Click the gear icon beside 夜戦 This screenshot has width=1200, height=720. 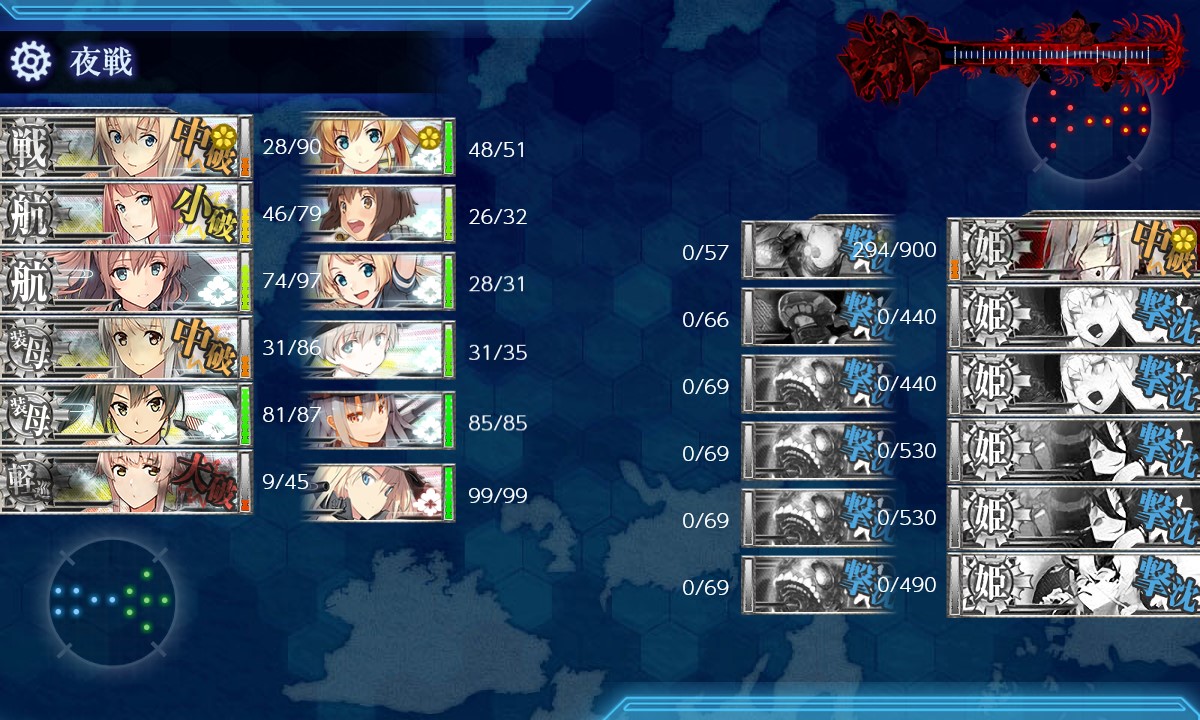pos(30,62)
